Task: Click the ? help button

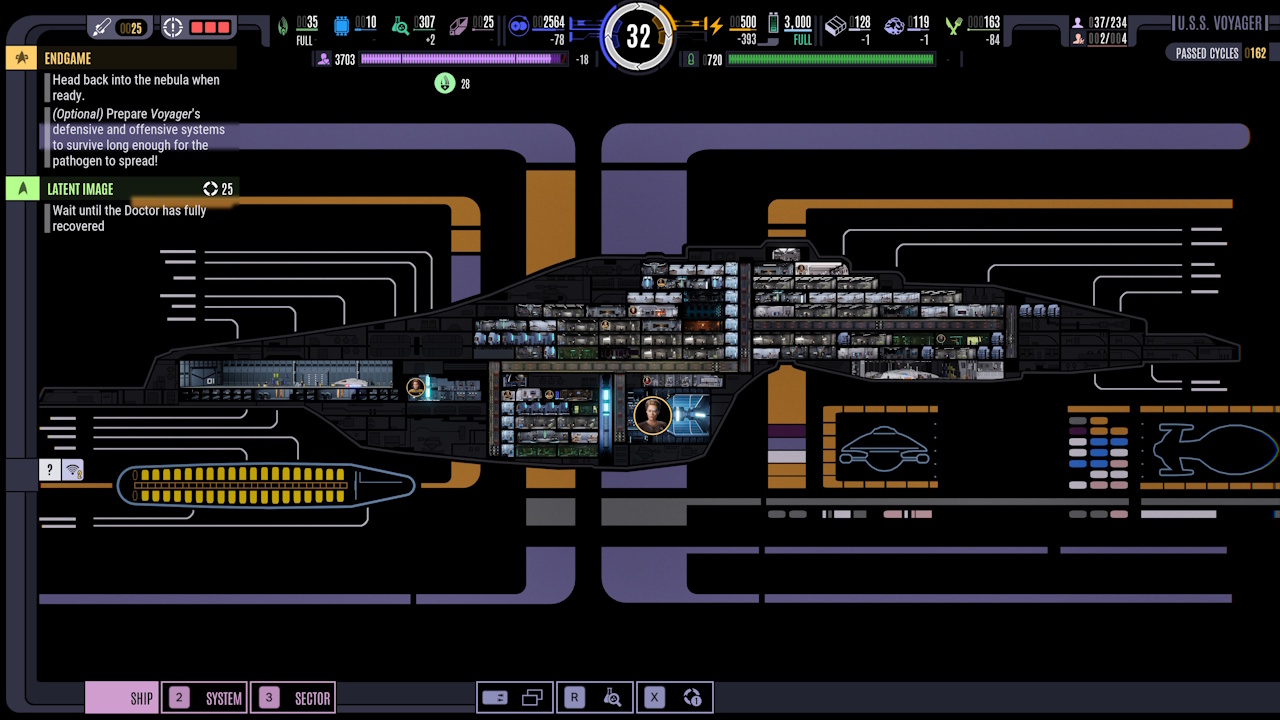Action: point(49,469)
